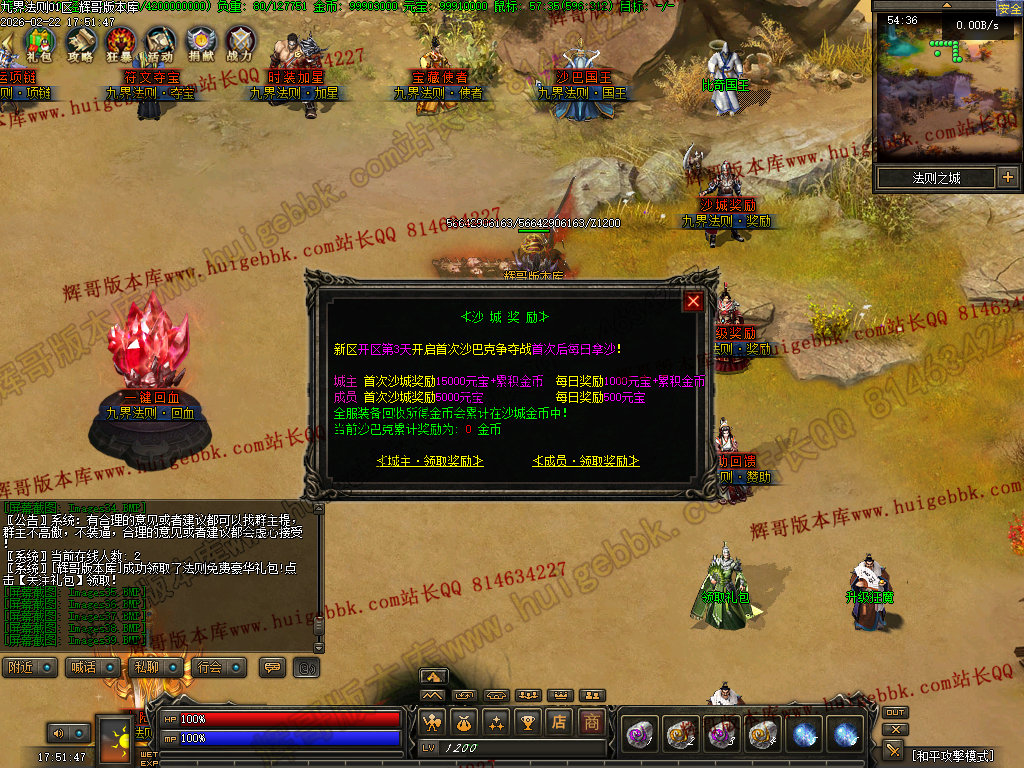Screen dimensions: 1024x768
Task: Close the 沙城奖励 dialog window
Action: 694,301
